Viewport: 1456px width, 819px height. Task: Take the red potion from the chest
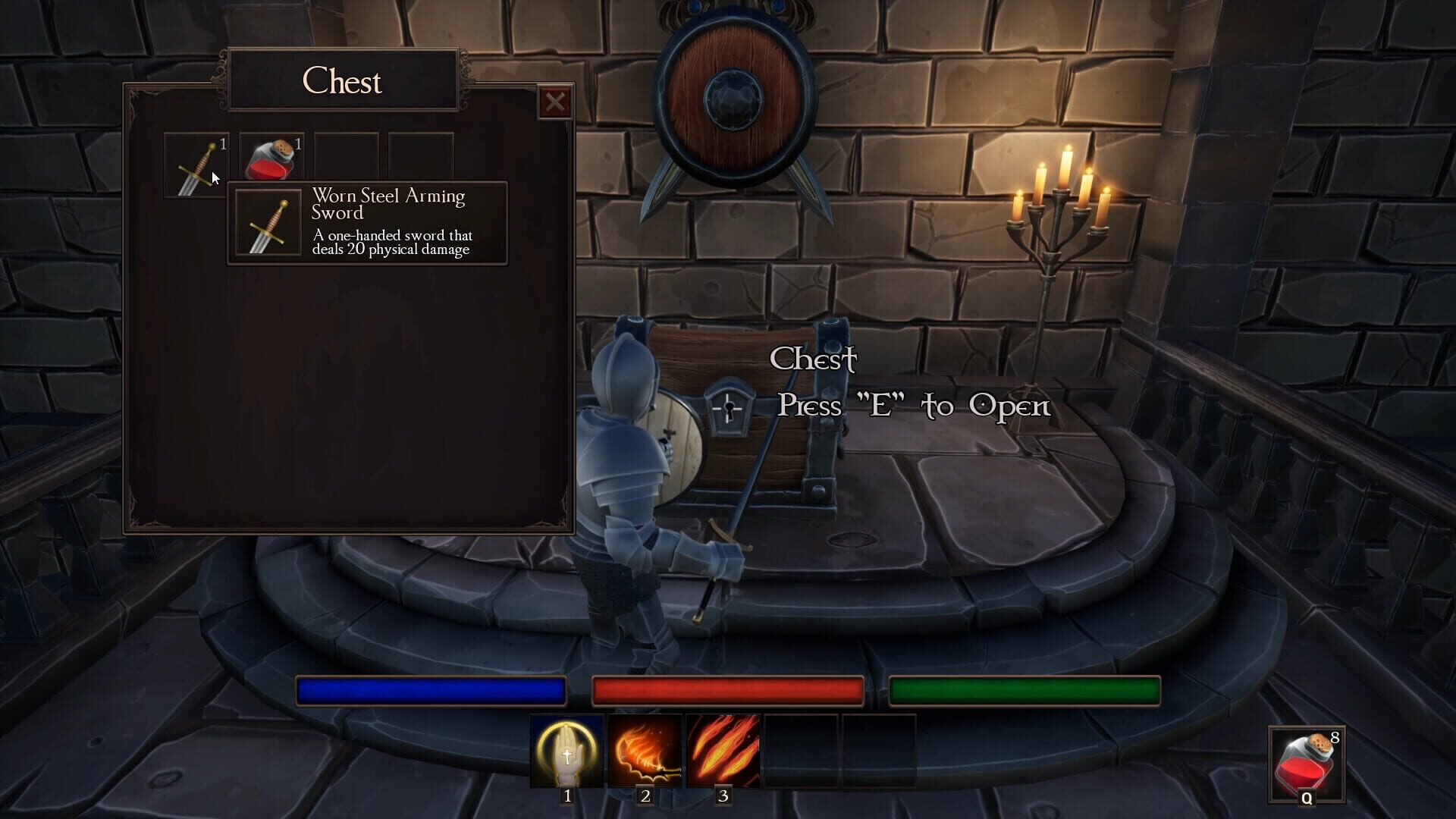[271, 158]
